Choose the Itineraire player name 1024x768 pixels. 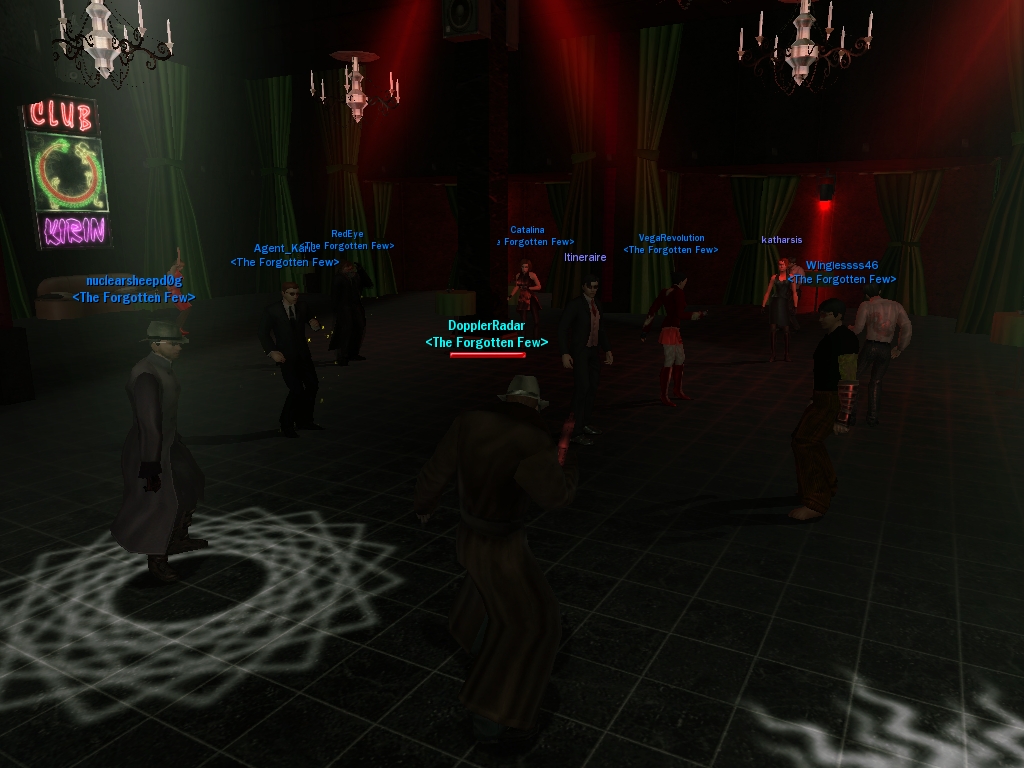coord(585,258)
